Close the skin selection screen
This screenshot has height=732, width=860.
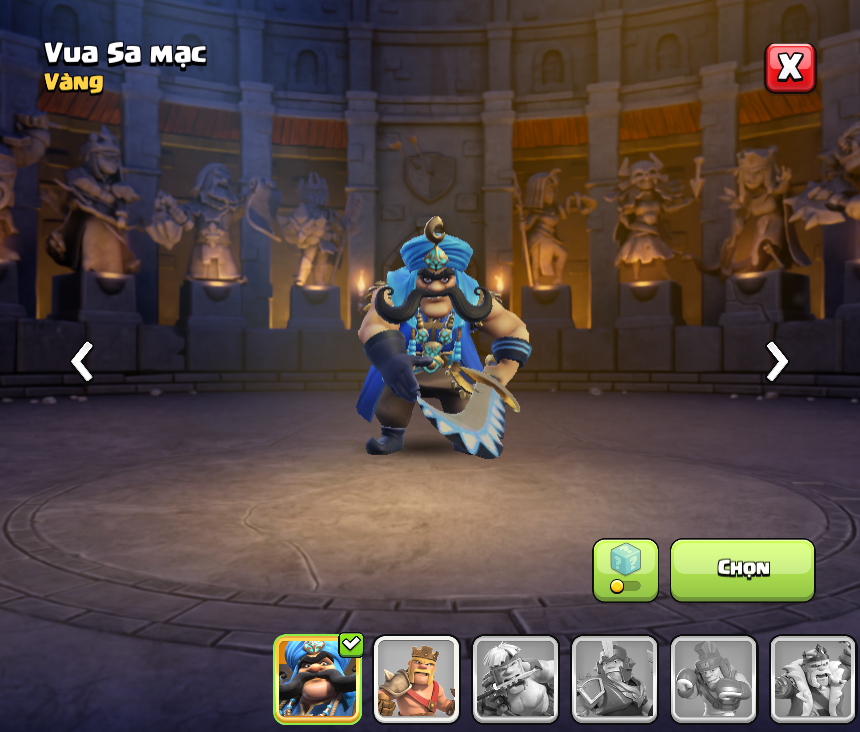[x=790, y=68]
